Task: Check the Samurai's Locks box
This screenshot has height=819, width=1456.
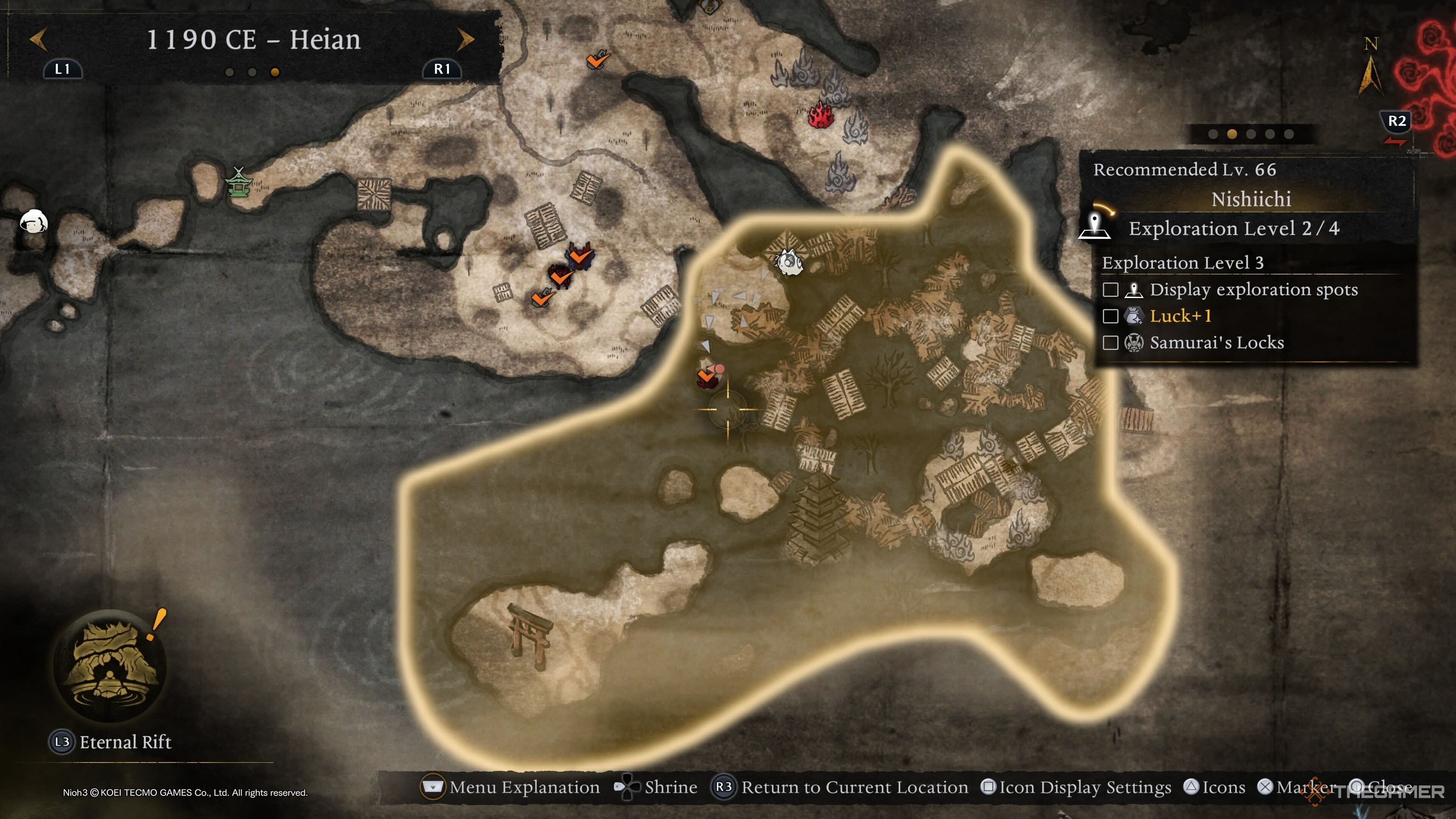Action: pos(1110,342)
